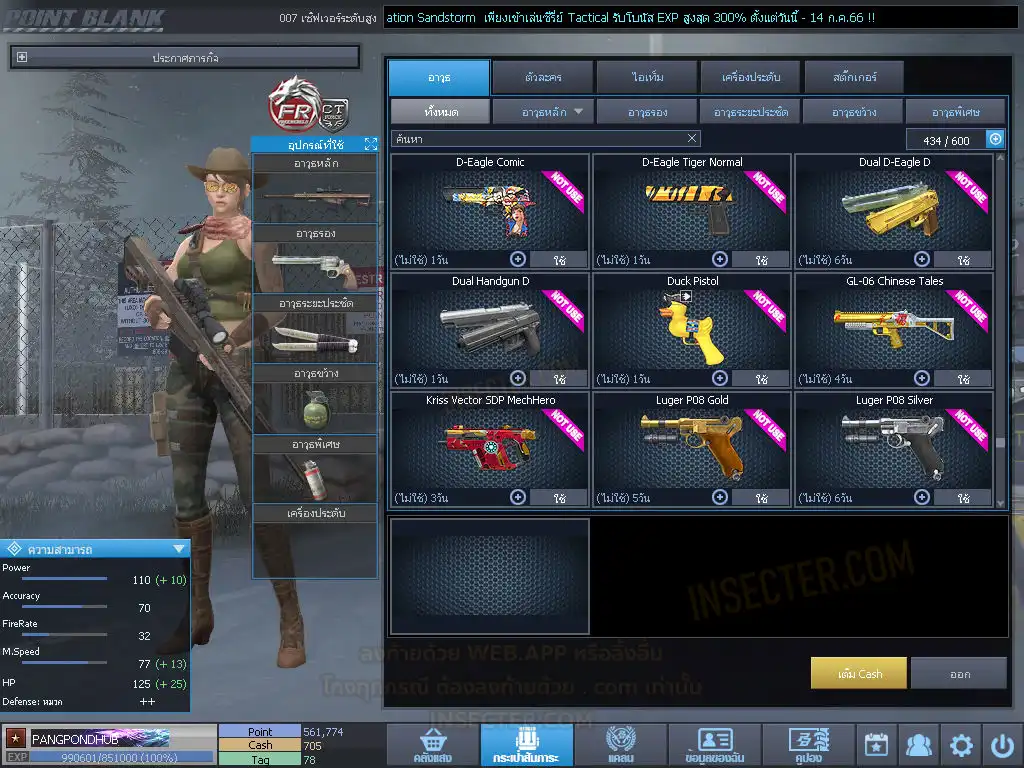This screenshot has height=768, width=1024.
Task: Open the อาวุธหลัก primary weapon dropdown
Action: coord(544,112)
